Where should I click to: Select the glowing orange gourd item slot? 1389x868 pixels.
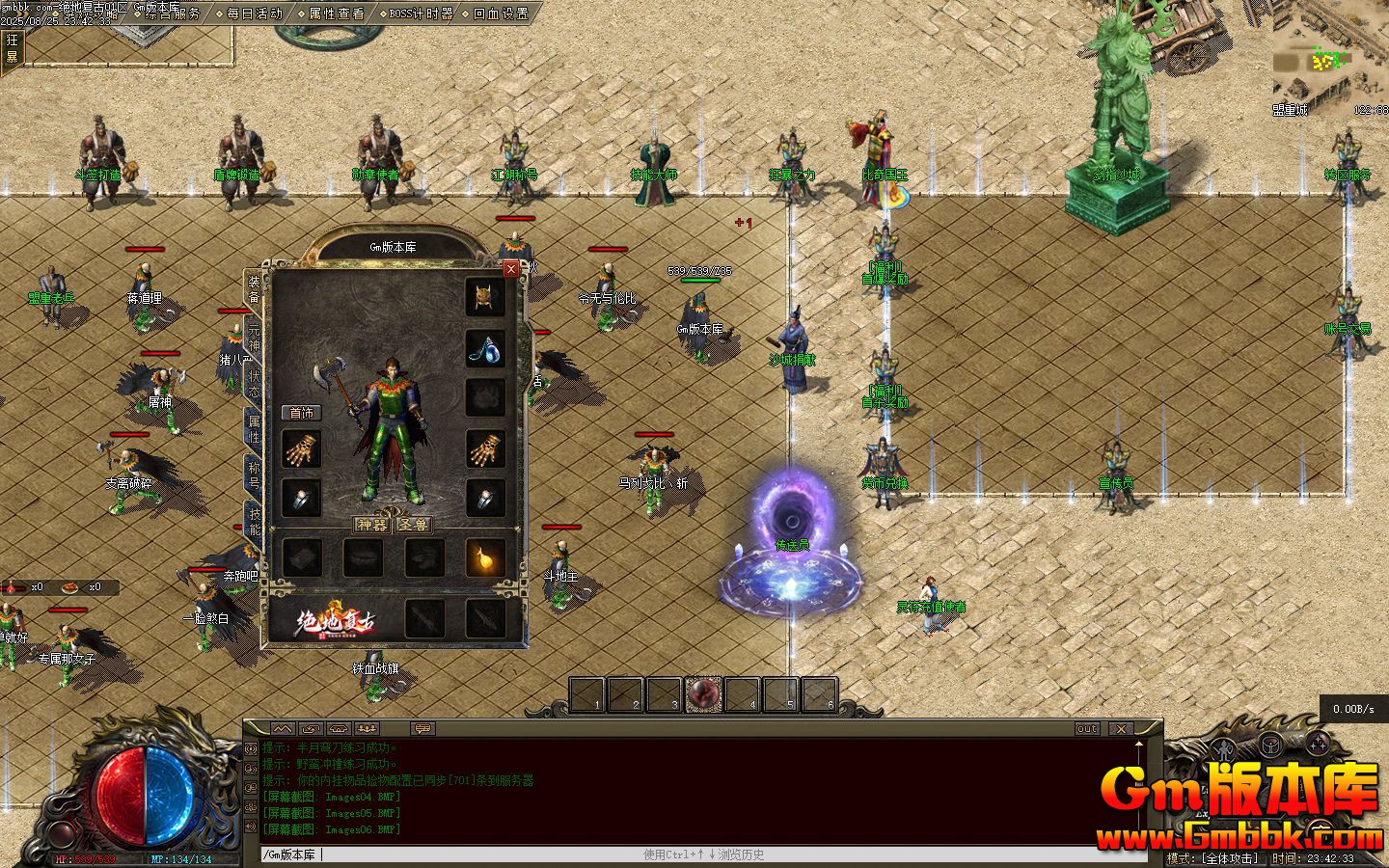(485, 557)
